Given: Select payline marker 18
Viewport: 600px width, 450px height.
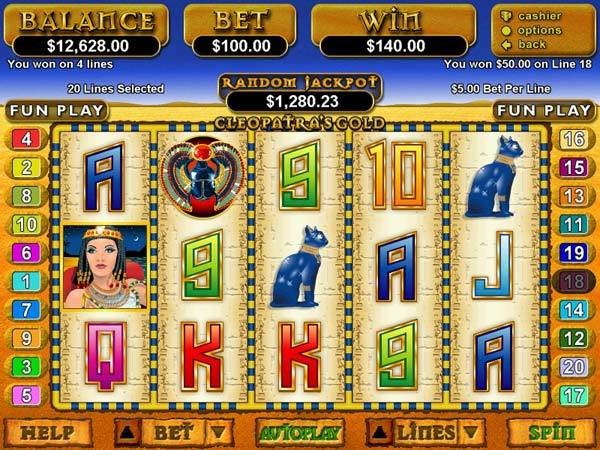Looking at the screenshot, I should tap(574, 282).
